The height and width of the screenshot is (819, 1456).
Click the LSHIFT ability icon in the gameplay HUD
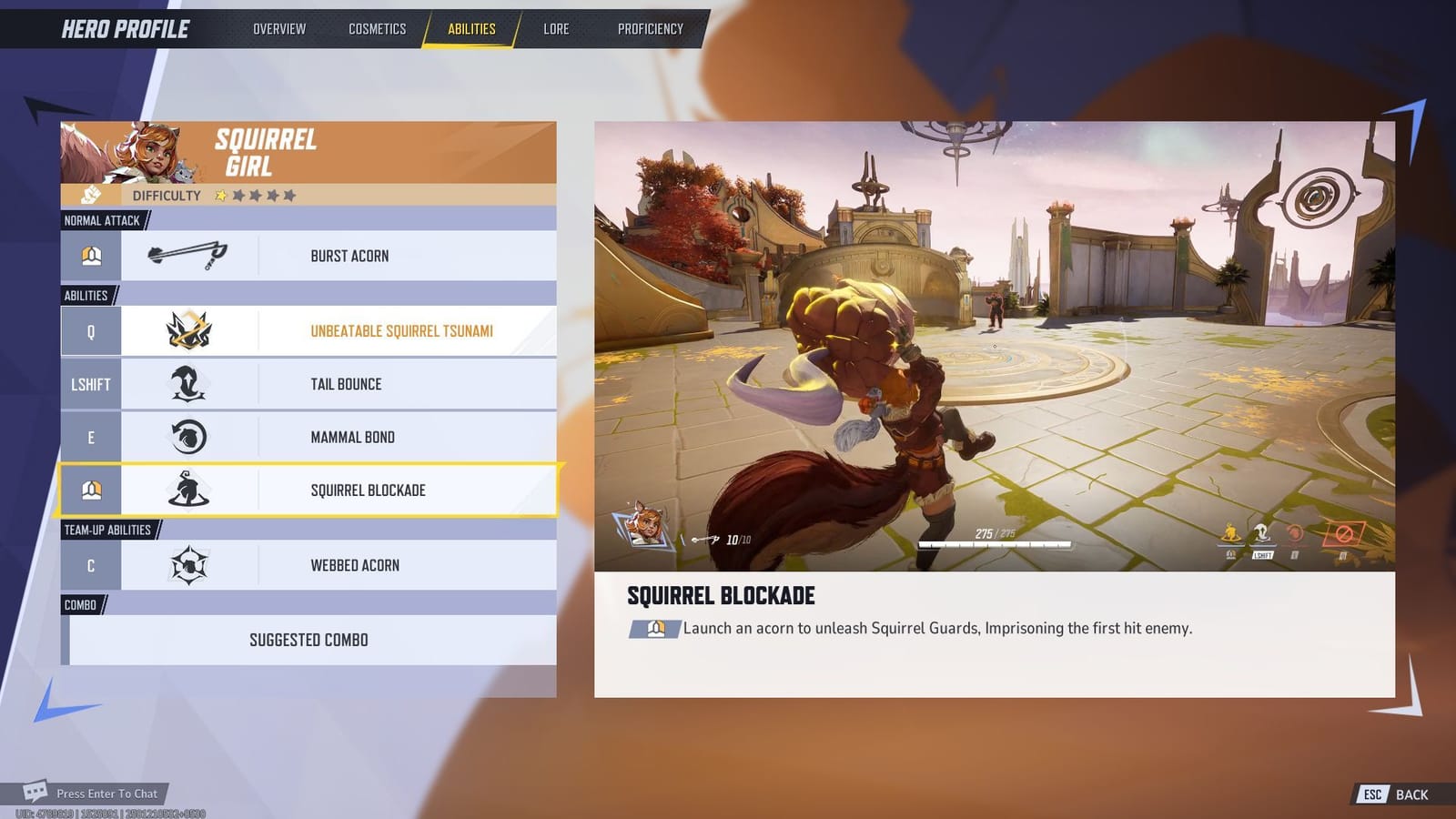(1262, 532)
